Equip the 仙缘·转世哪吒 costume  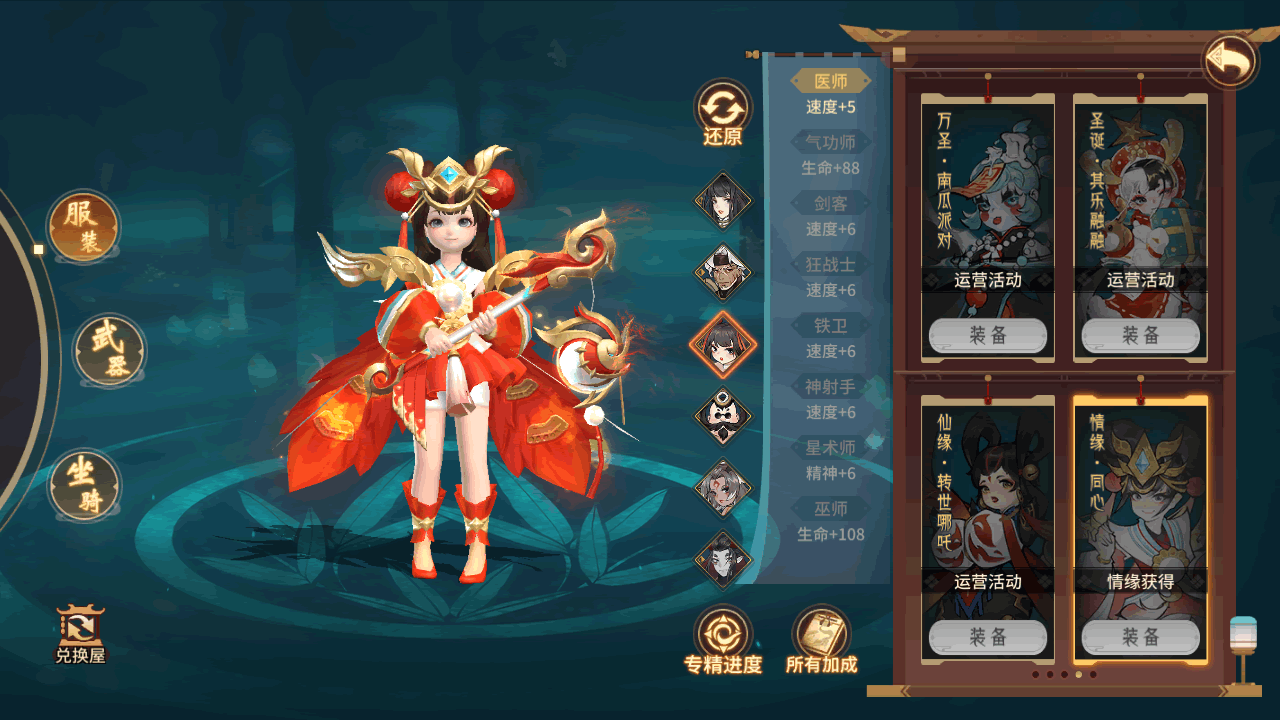coord(987,637)
